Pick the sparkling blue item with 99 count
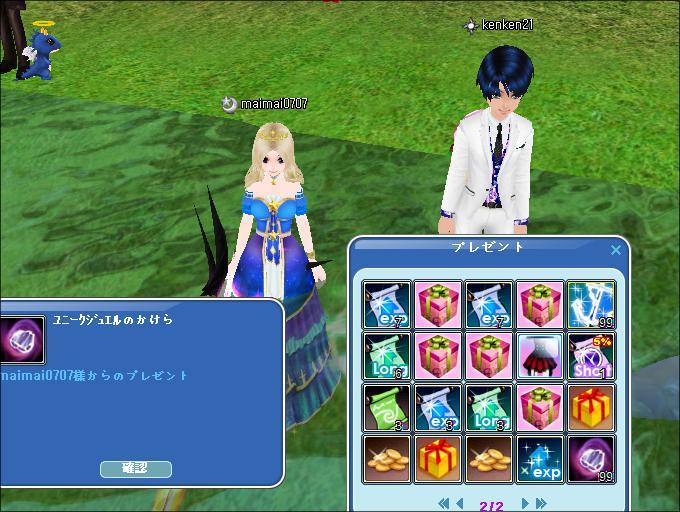Image resolution: width=680 pixels, height=512 pixels. [x=591, y=303]
